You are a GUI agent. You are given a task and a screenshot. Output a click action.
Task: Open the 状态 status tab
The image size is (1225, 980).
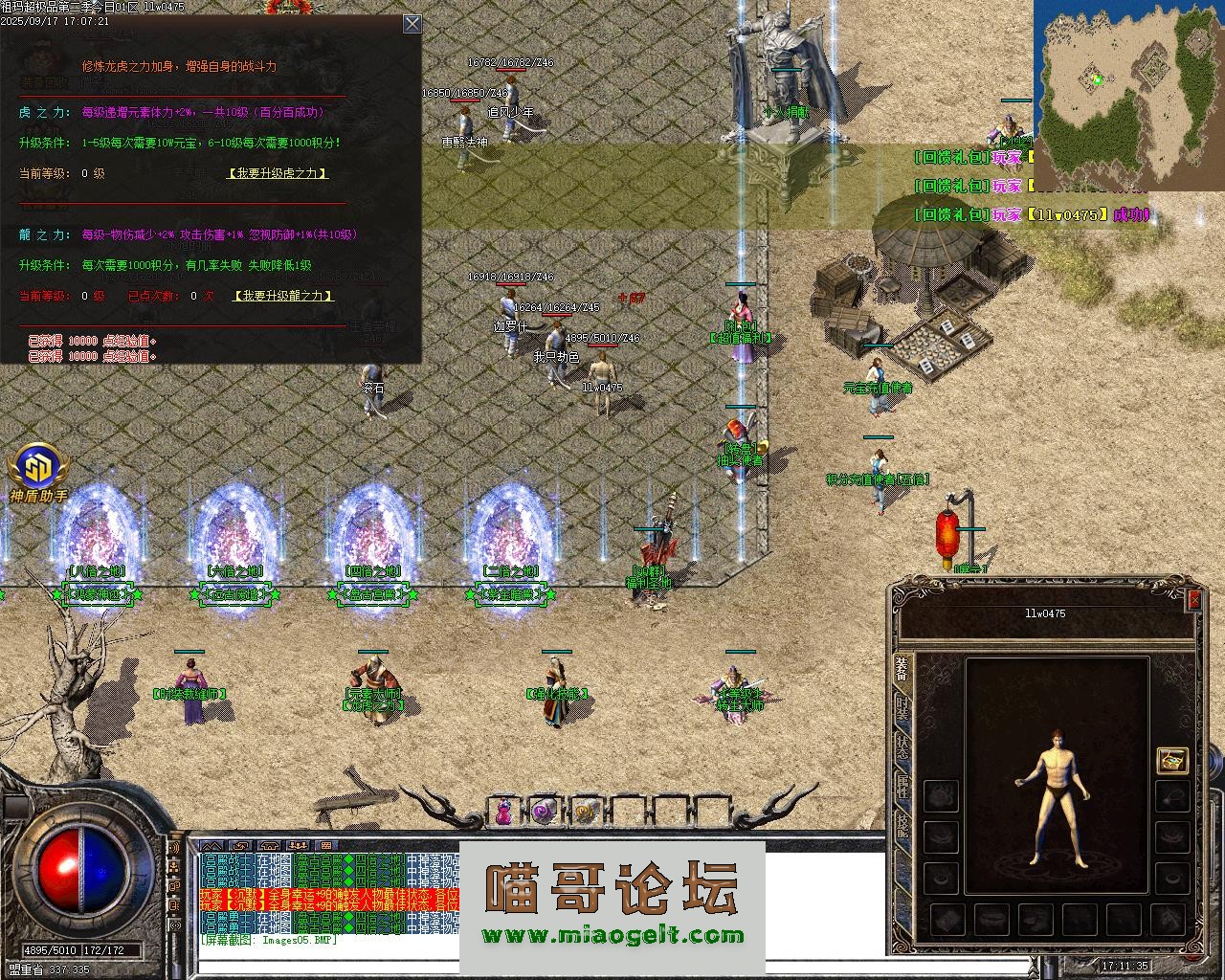pyautogui.click(x=902, y=750)
